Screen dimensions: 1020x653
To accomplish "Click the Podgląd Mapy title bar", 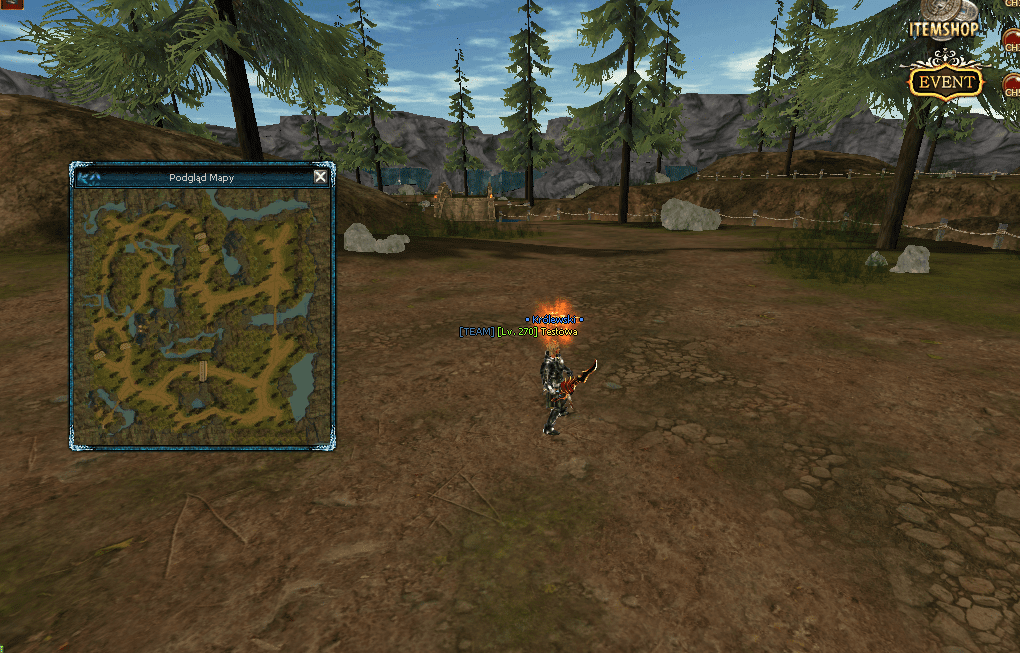I will pyautogui.click(x=202, y=178).
